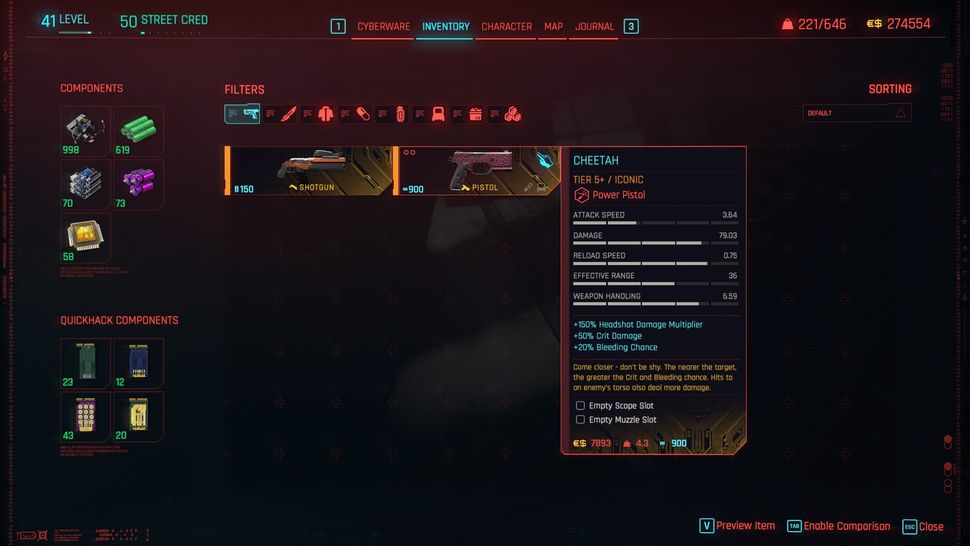Select the Inventory tab
This screenshot has width=970, height=546.
pyautogui.click(x=445, y=26)
